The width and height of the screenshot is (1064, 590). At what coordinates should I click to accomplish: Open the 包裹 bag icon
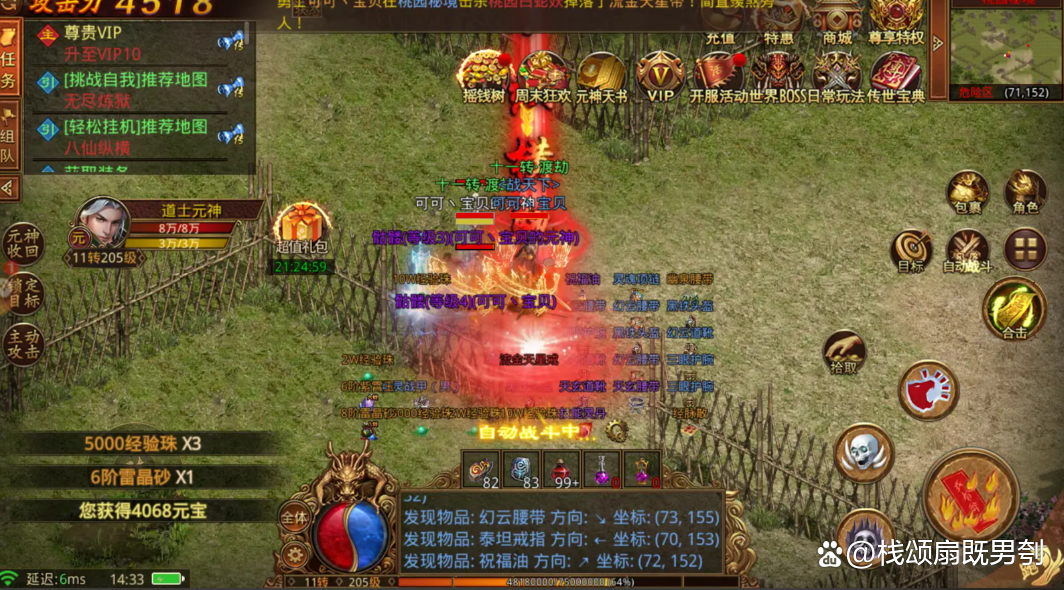click(967, 191)
